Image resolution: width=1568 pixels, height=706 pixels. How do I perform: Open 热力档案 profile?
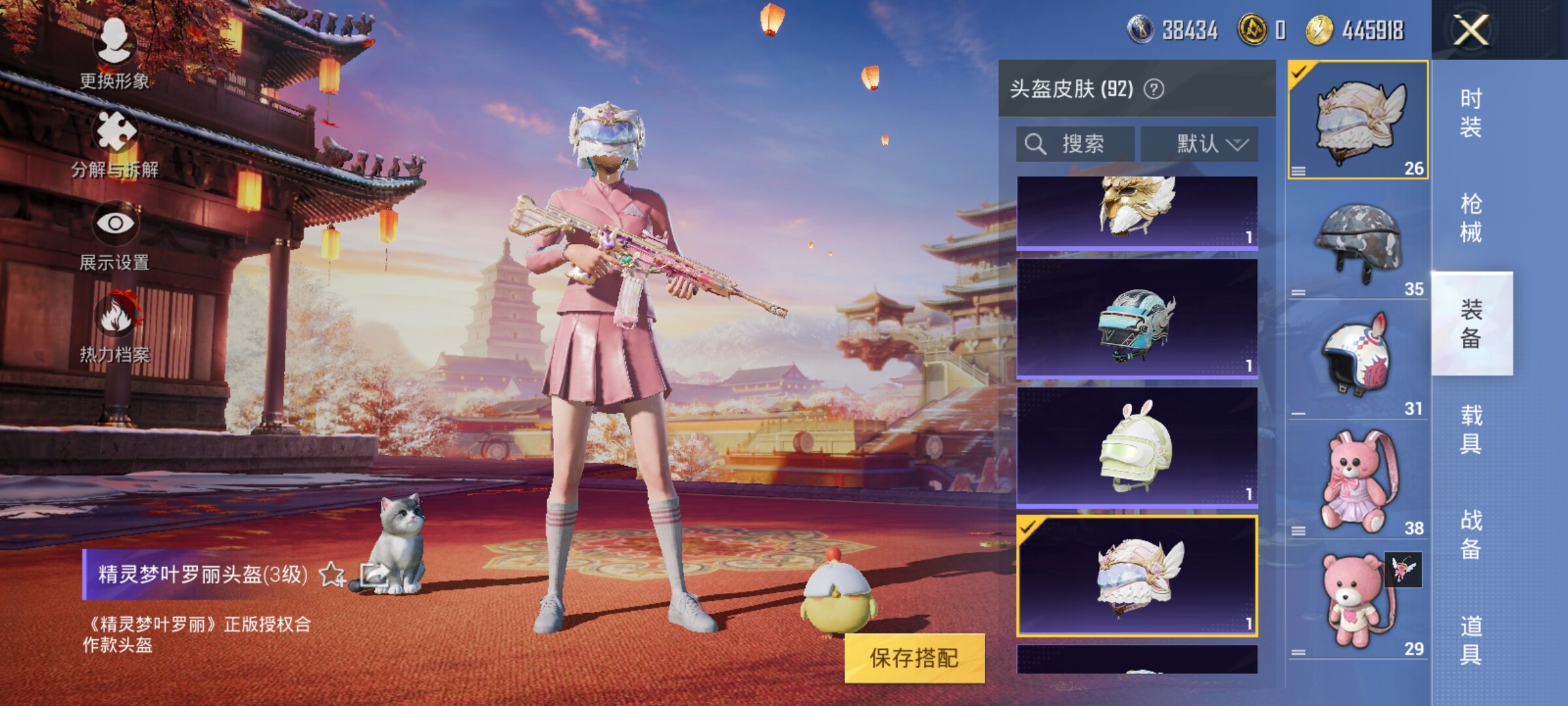pos(115,327)
